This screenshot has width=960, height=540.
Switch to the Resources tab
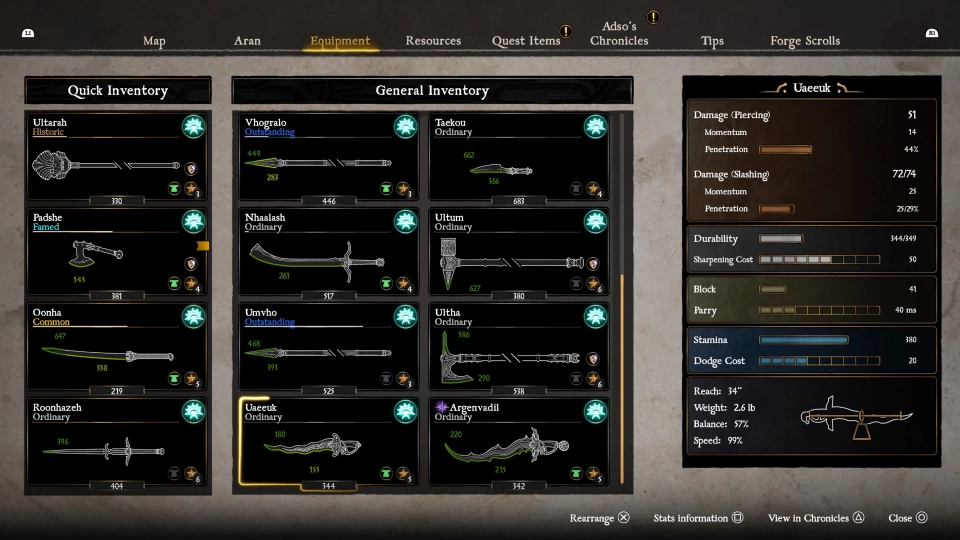point(433,41)
